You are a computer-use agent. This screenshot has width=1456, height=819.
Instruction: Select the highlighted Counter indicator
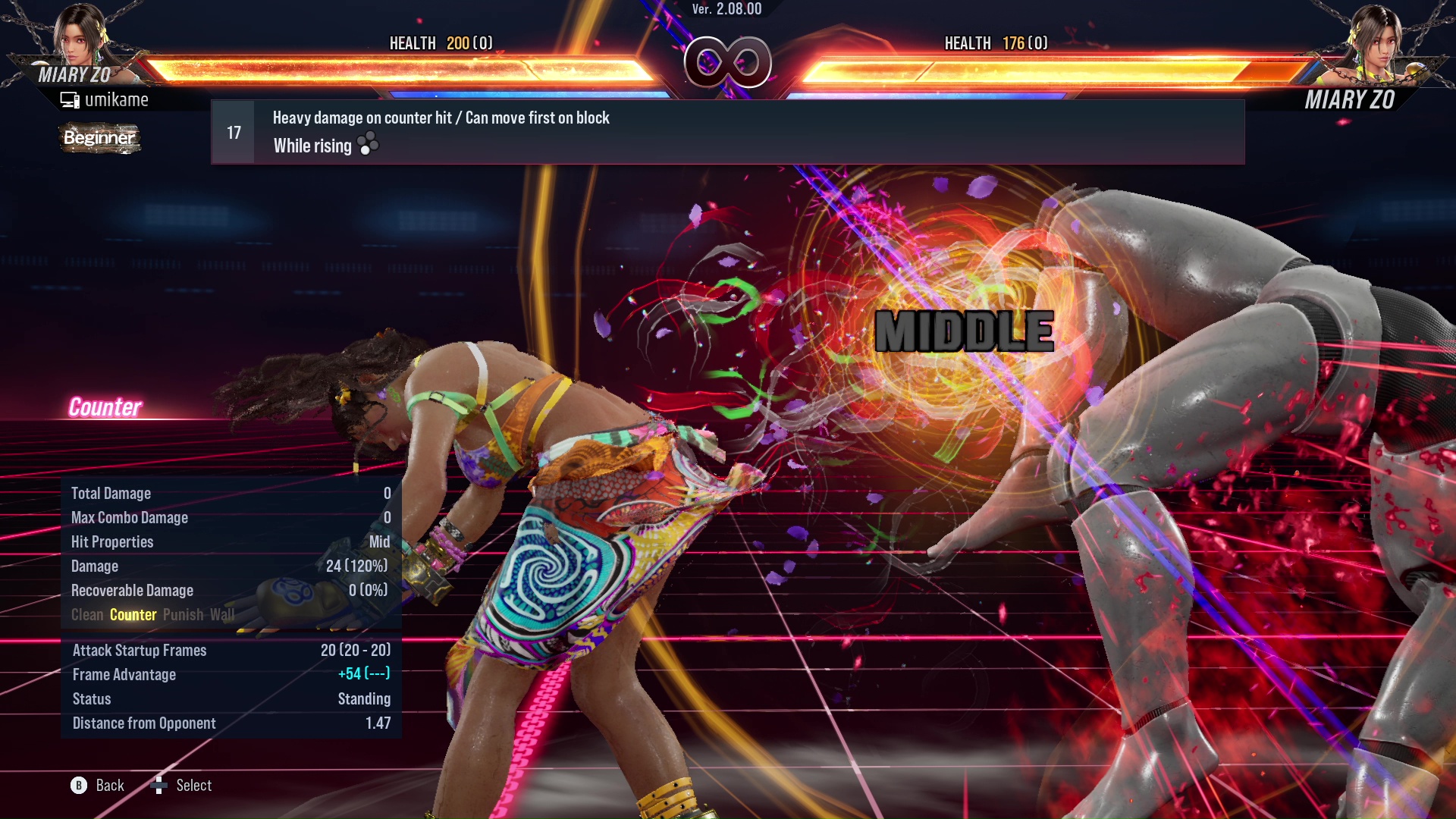click(x=133, y=614)
